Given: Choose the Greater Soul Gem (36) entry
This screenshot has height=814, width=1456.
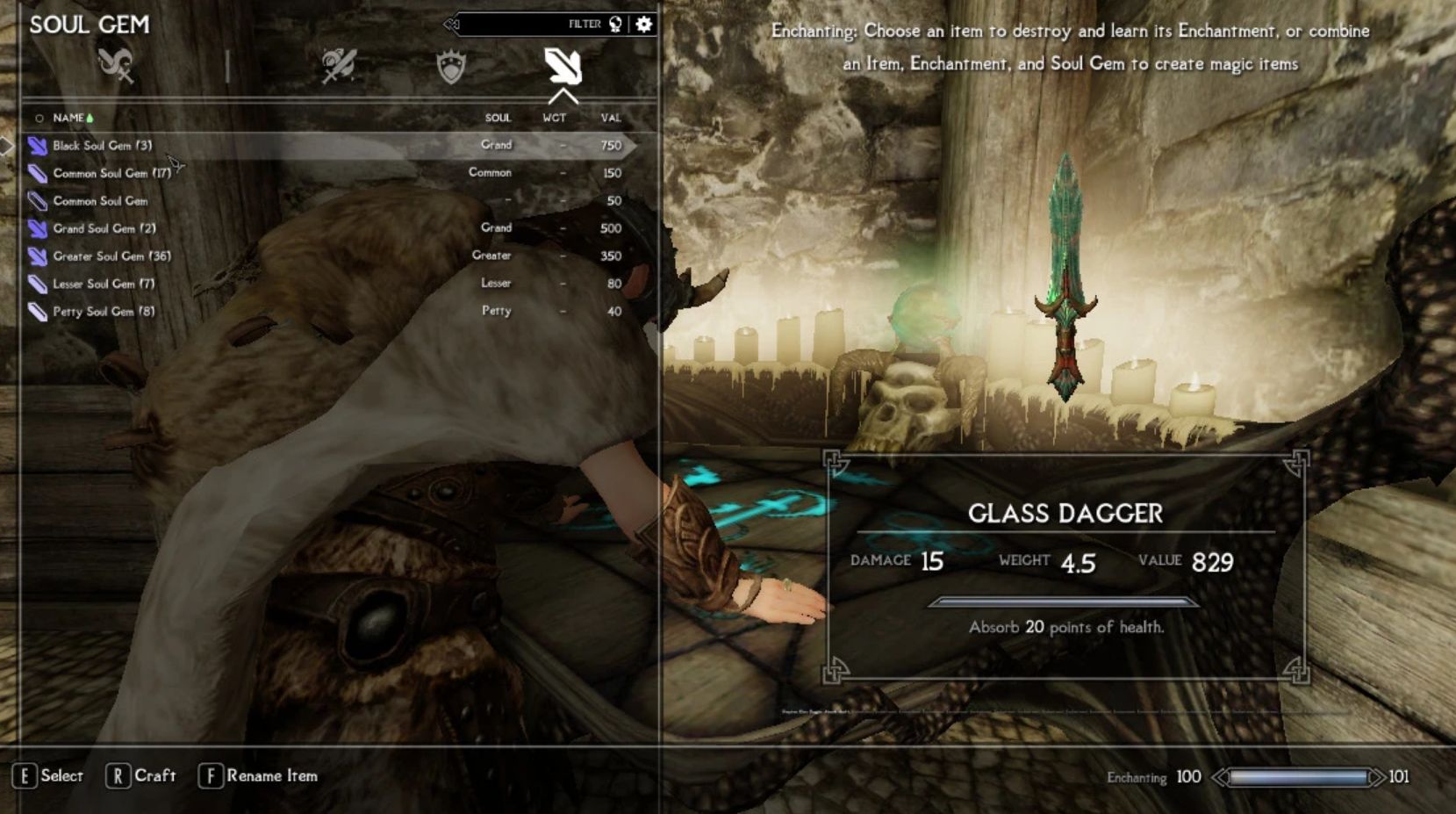Looking at the screenshot, I should coord(111,256).
